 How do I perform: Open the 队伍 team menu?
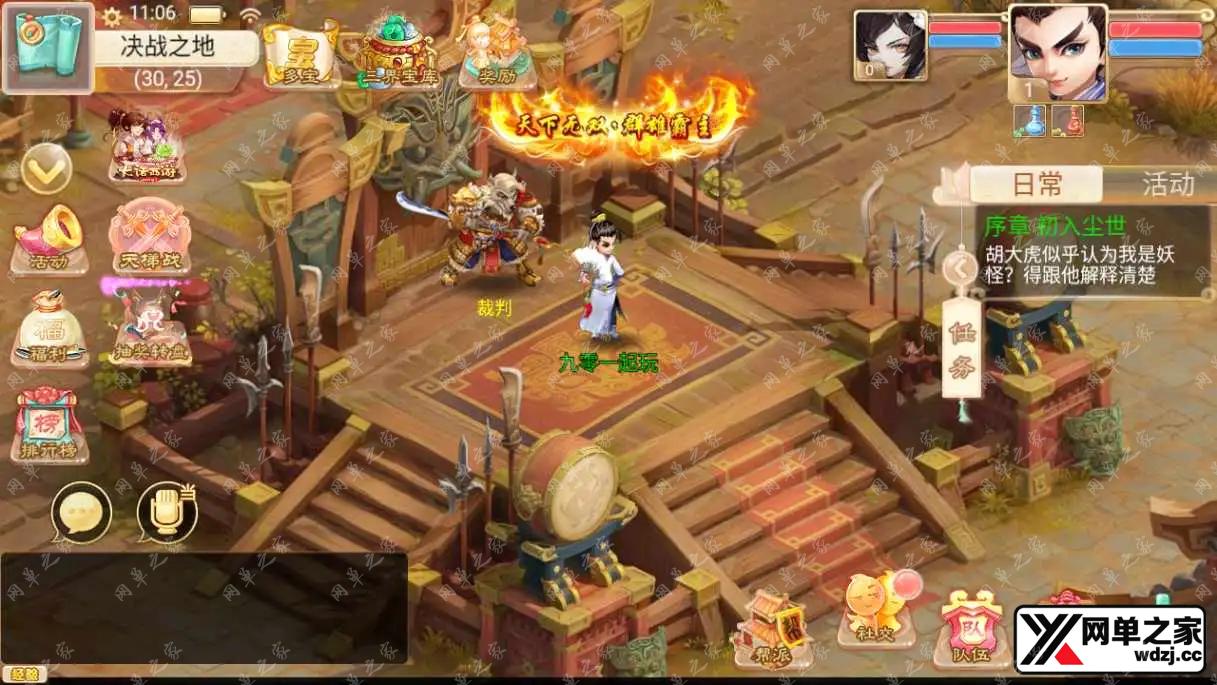969,628
